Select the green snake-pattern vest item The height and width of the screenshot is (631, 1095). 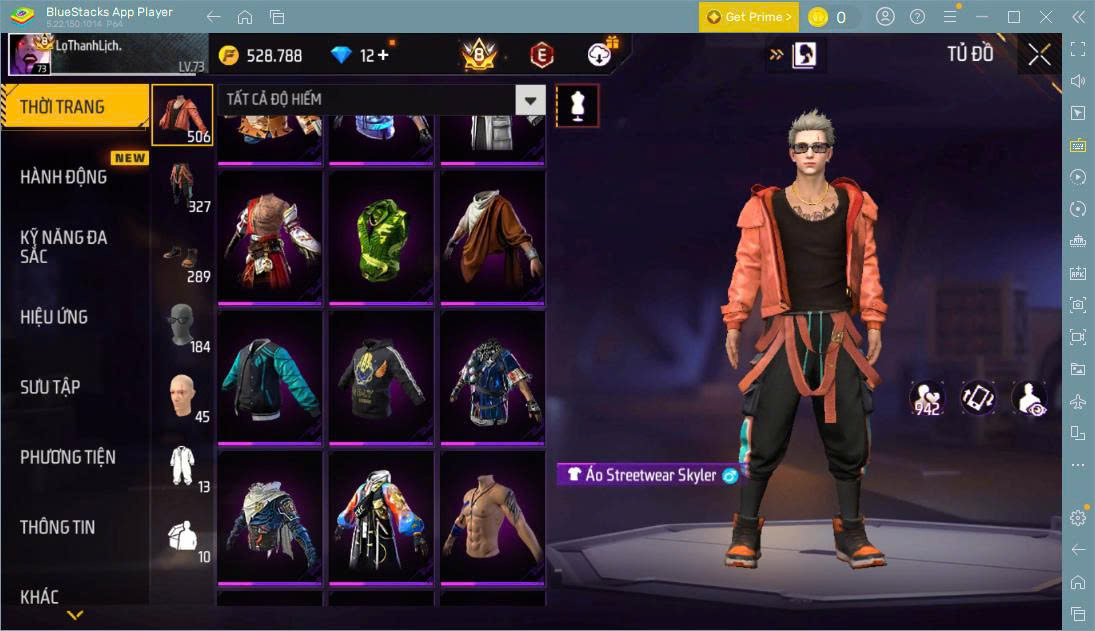click(382, 238)
